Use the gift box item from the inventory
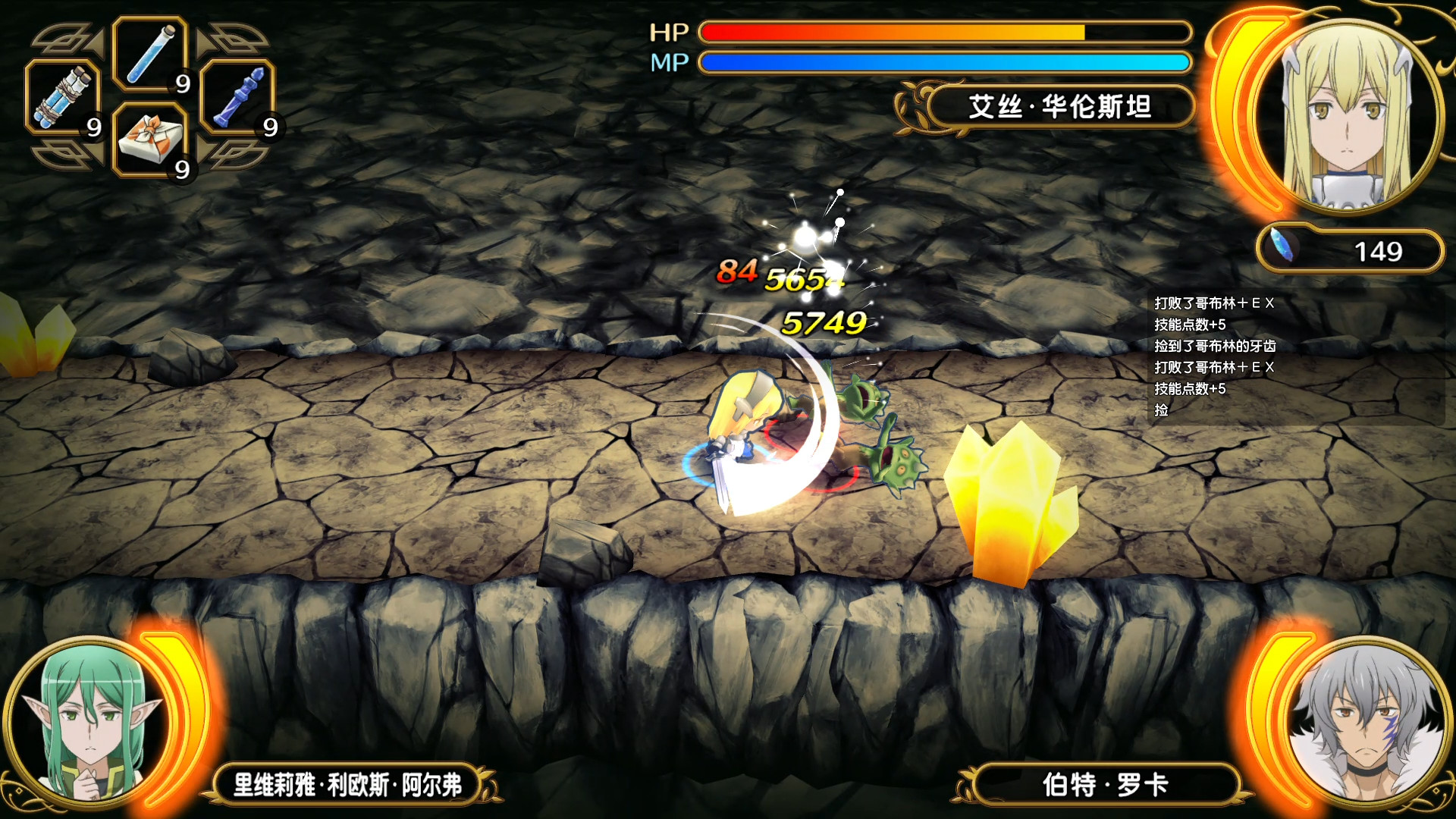Screen dimensions: 1456x819 pos(152,140)
